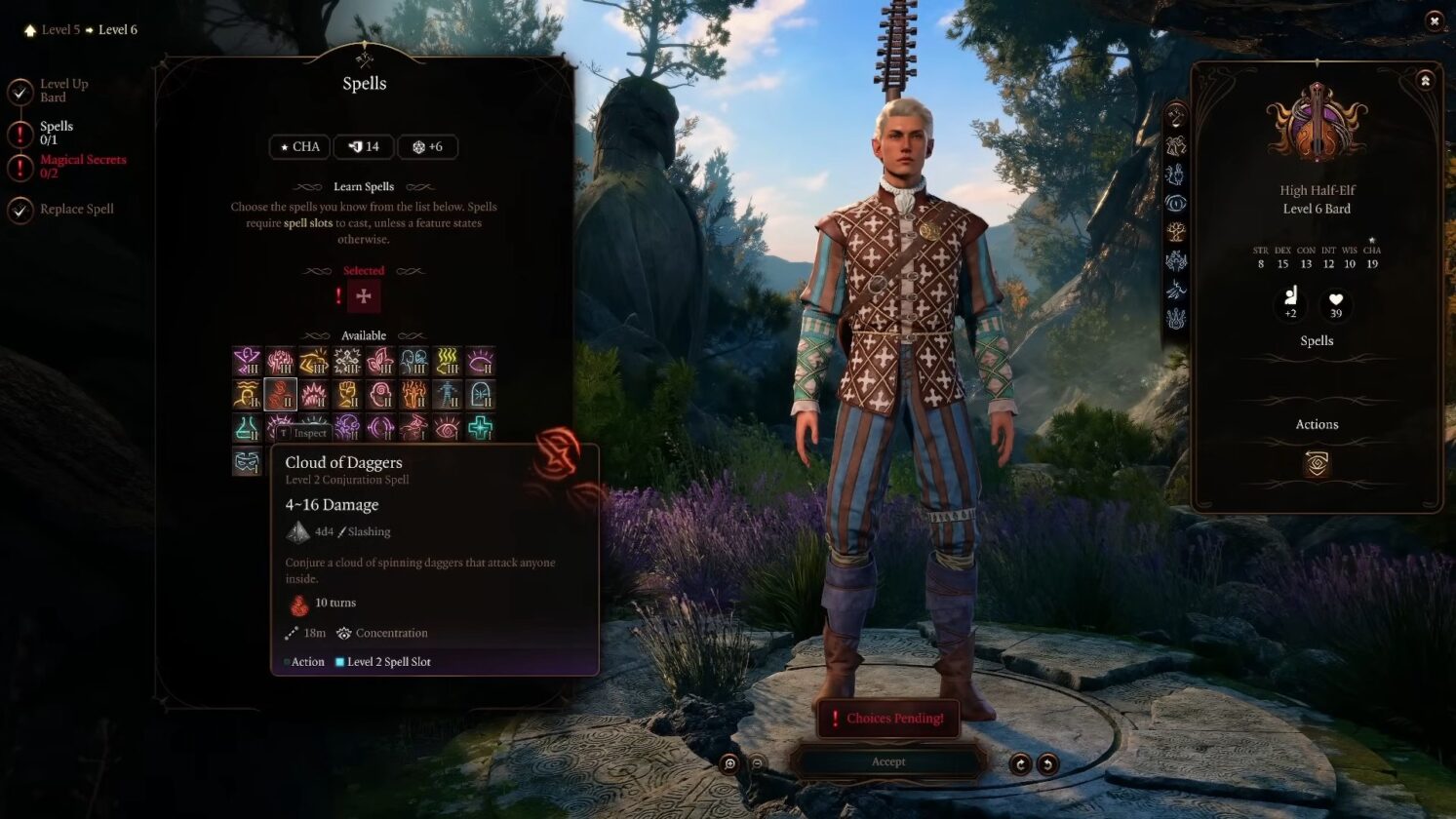Choose the two faces level III spell
Viewport: 1456px width, 819px height.
click(413, 362)
